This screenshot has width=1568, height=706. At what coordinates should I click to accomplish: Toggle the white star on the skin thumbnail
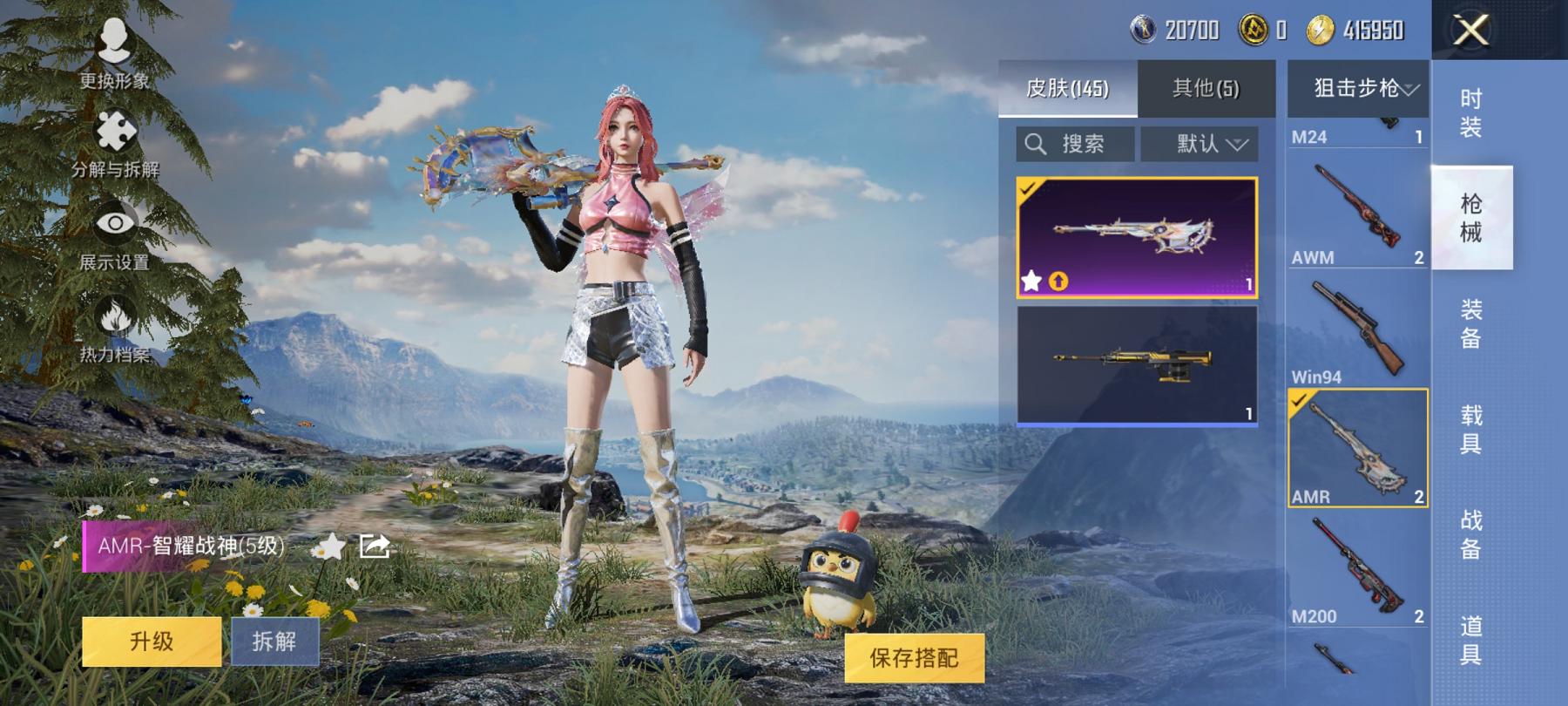click(1033, 282)
